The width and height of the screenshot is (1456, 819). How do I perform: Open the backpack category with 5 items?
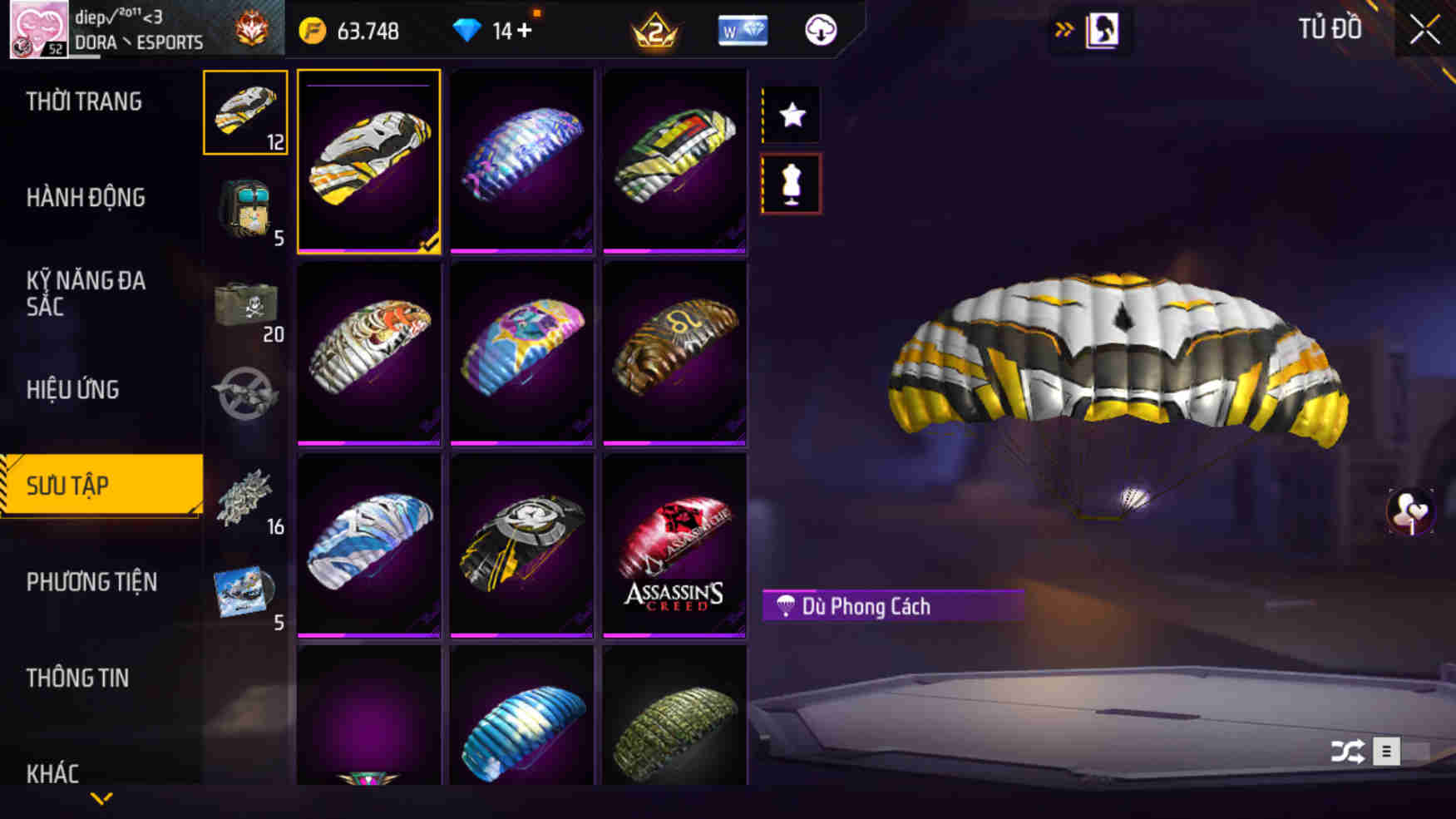244,210
